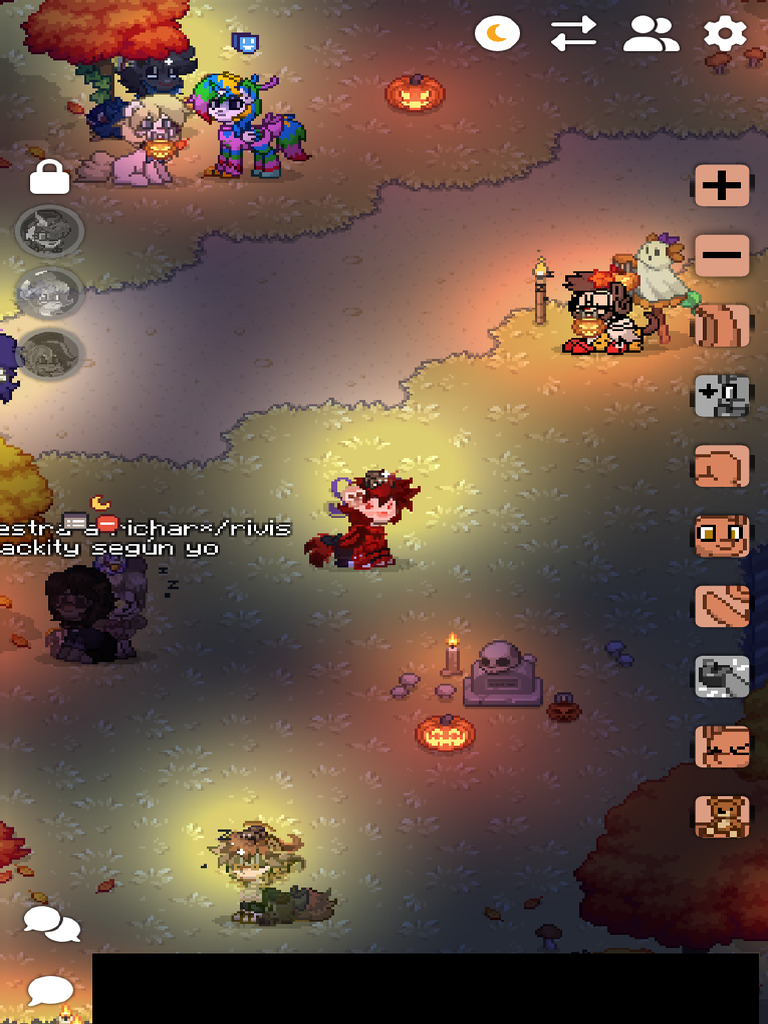Image resolution: width=768 pixels, height=1024 pixels.
Task: Open the friends list icon
Action: (650, 35)
